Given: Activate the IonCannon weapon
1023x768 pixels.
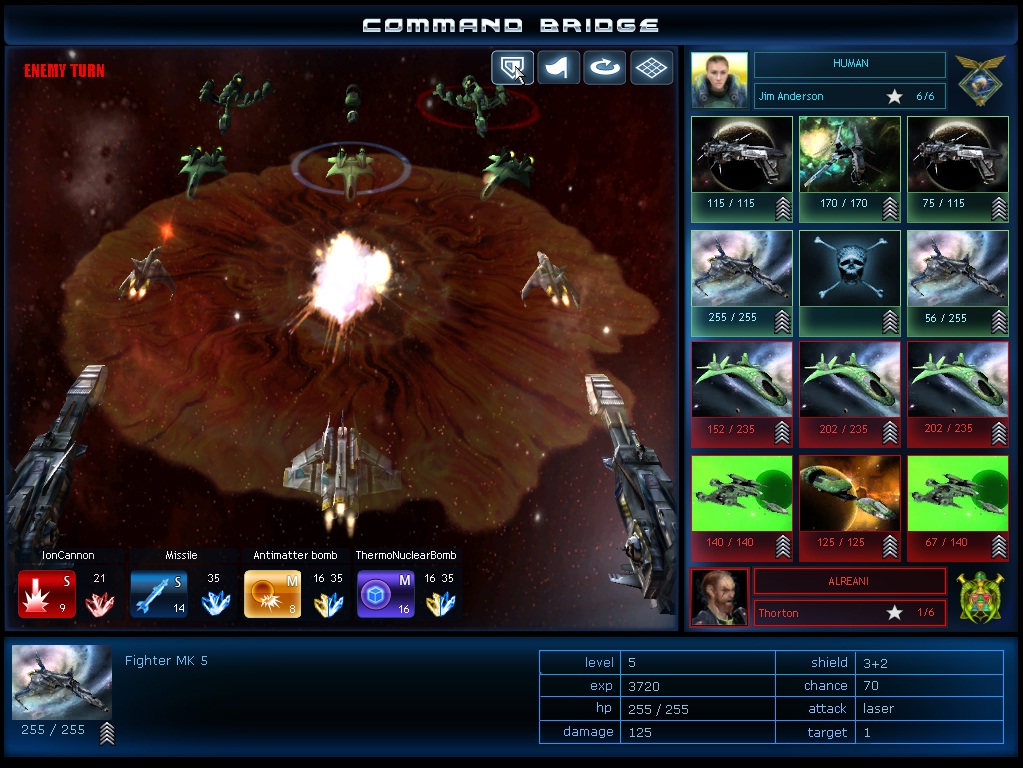Looking at the screenshot, I should coord(46,594).
